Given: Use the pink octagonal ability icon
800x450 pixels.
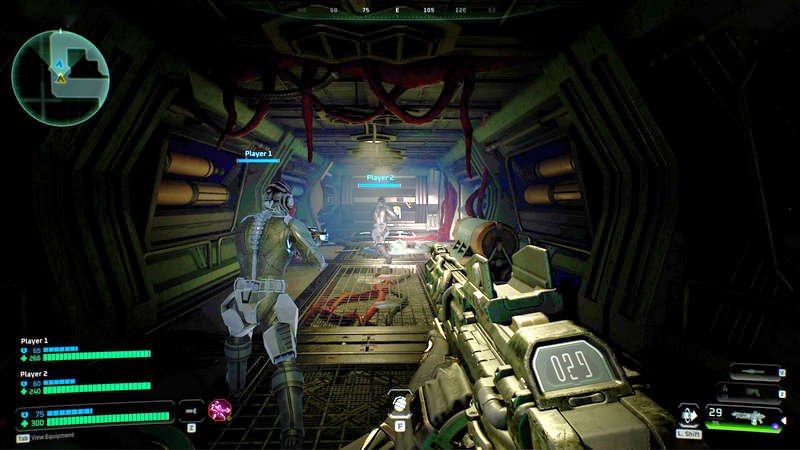Looking at the screenshot, I should (x=219, y=409).
